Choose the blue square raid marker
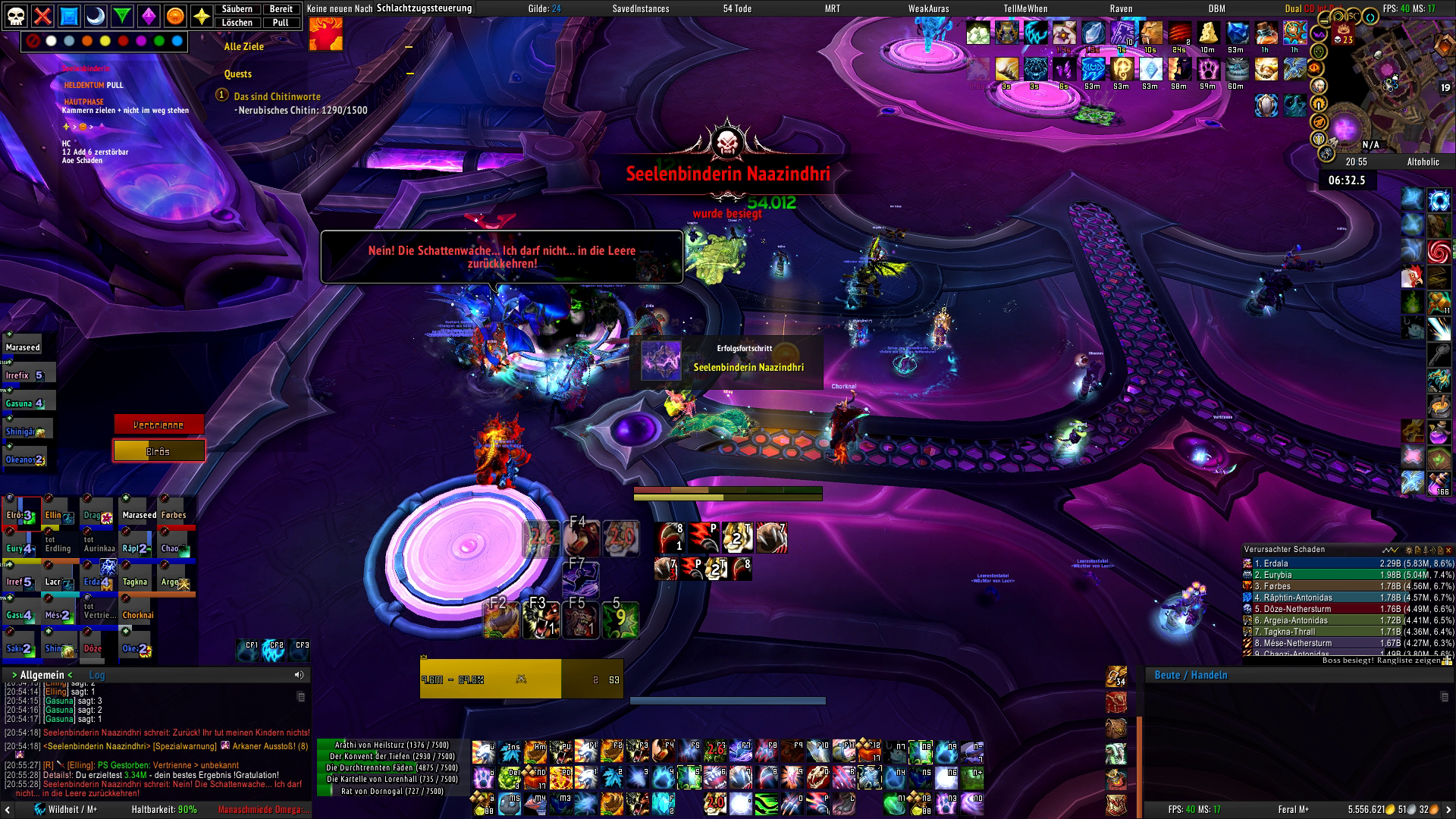The image size is (1456, 819). pyautogui.click(x=69, y=16)
